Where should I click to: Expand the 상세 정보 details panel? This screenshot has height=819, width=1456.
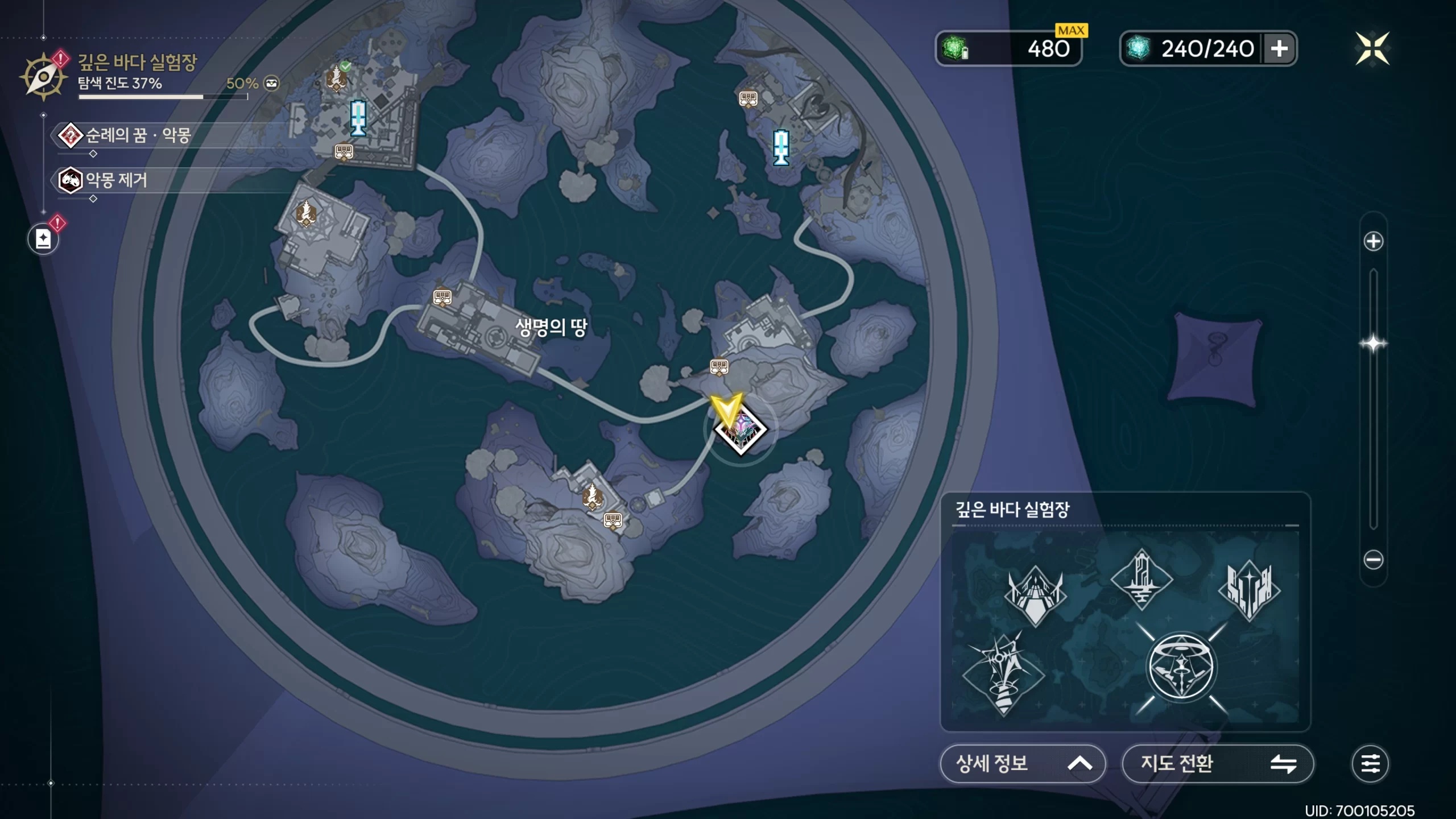(x=1023, y=763)
